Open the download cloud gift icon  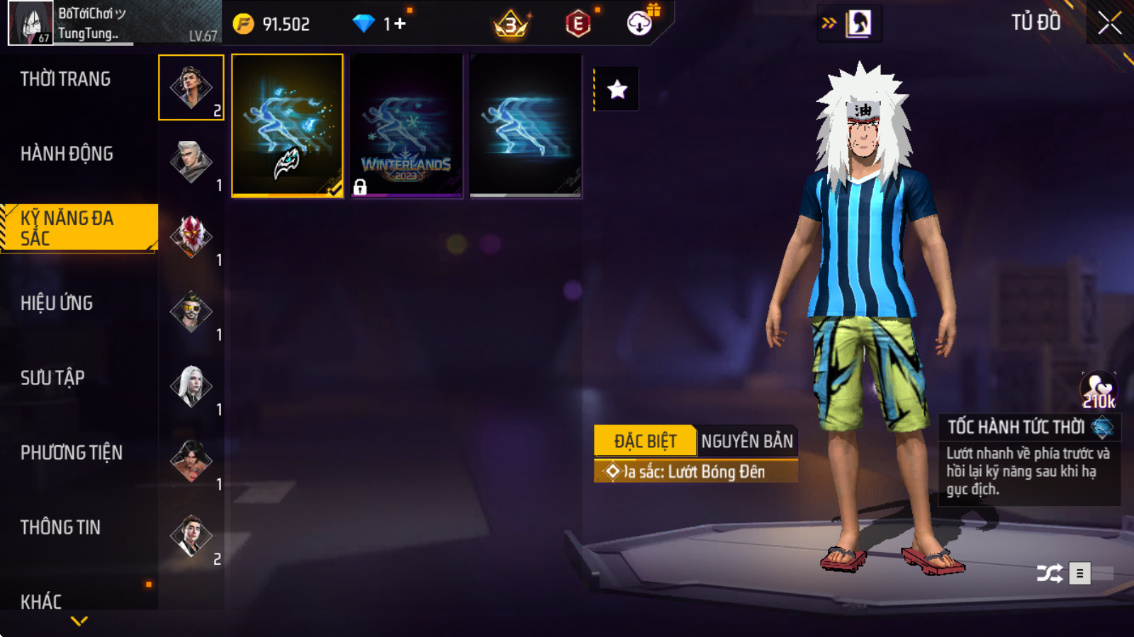(640, 23)
